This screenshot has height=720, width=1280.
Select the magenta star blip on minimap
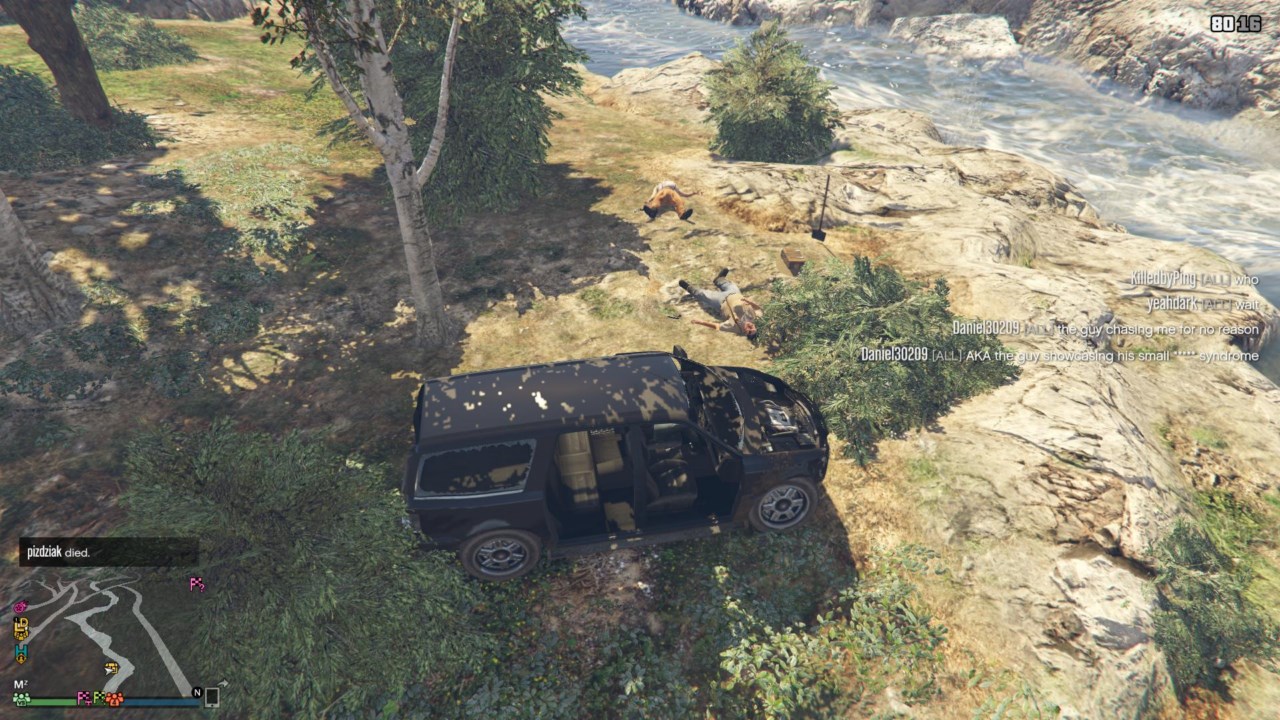(20, 606)
